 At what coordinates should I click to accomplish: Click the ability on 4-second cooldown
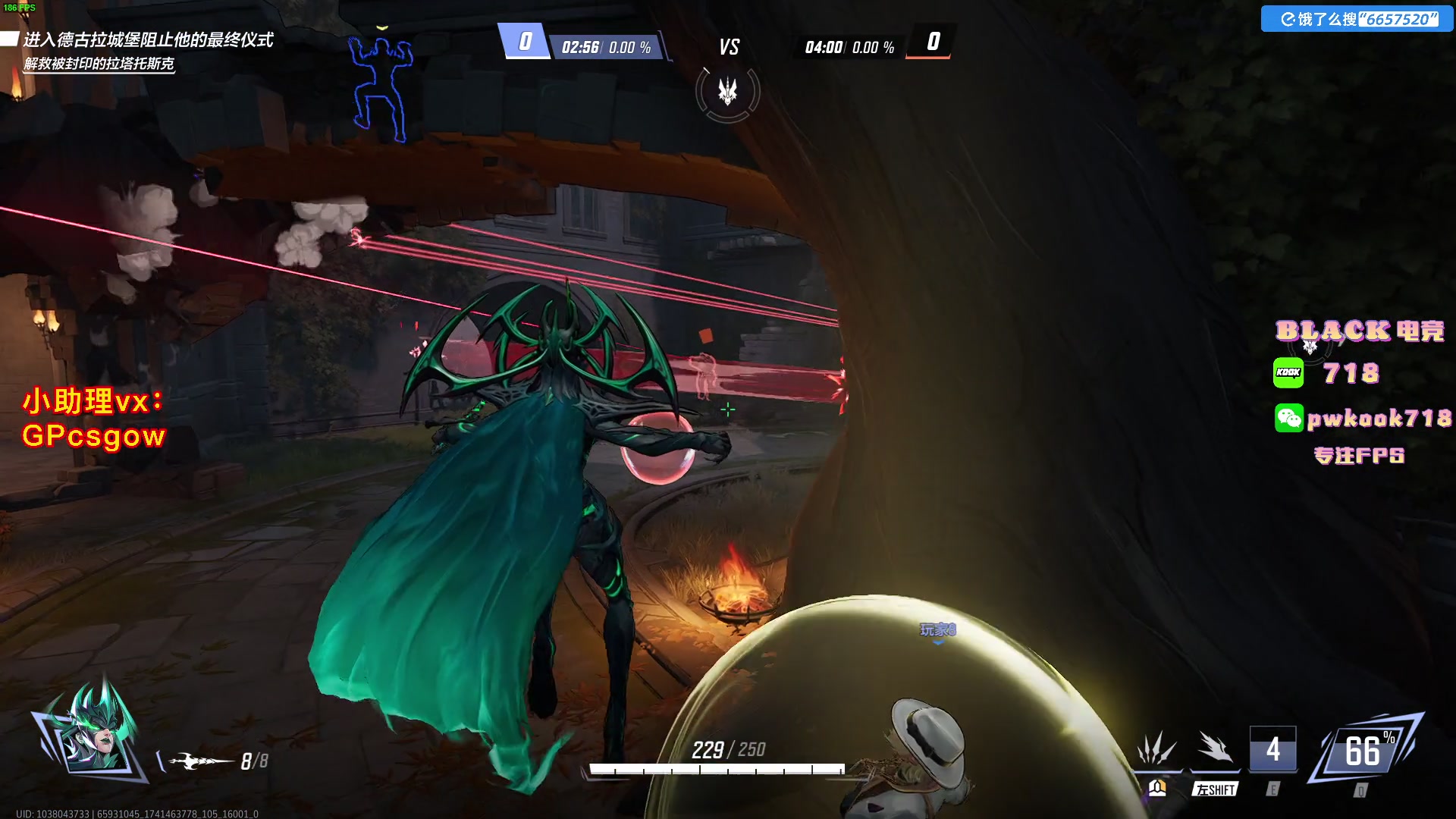(1272, 749)
